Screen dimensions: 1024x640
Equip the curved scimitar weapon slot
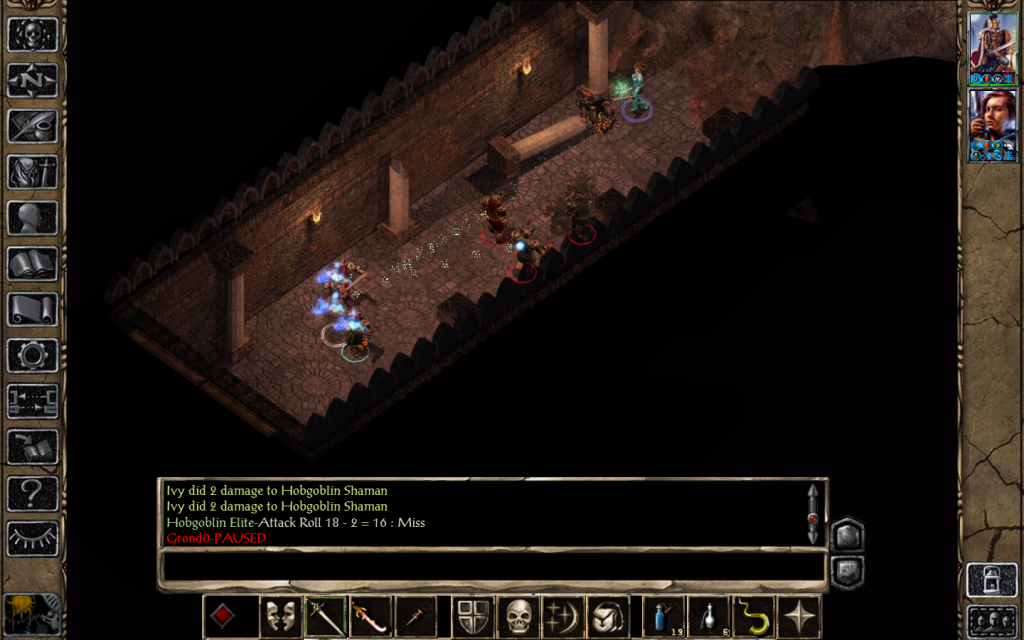pos(370,616)
